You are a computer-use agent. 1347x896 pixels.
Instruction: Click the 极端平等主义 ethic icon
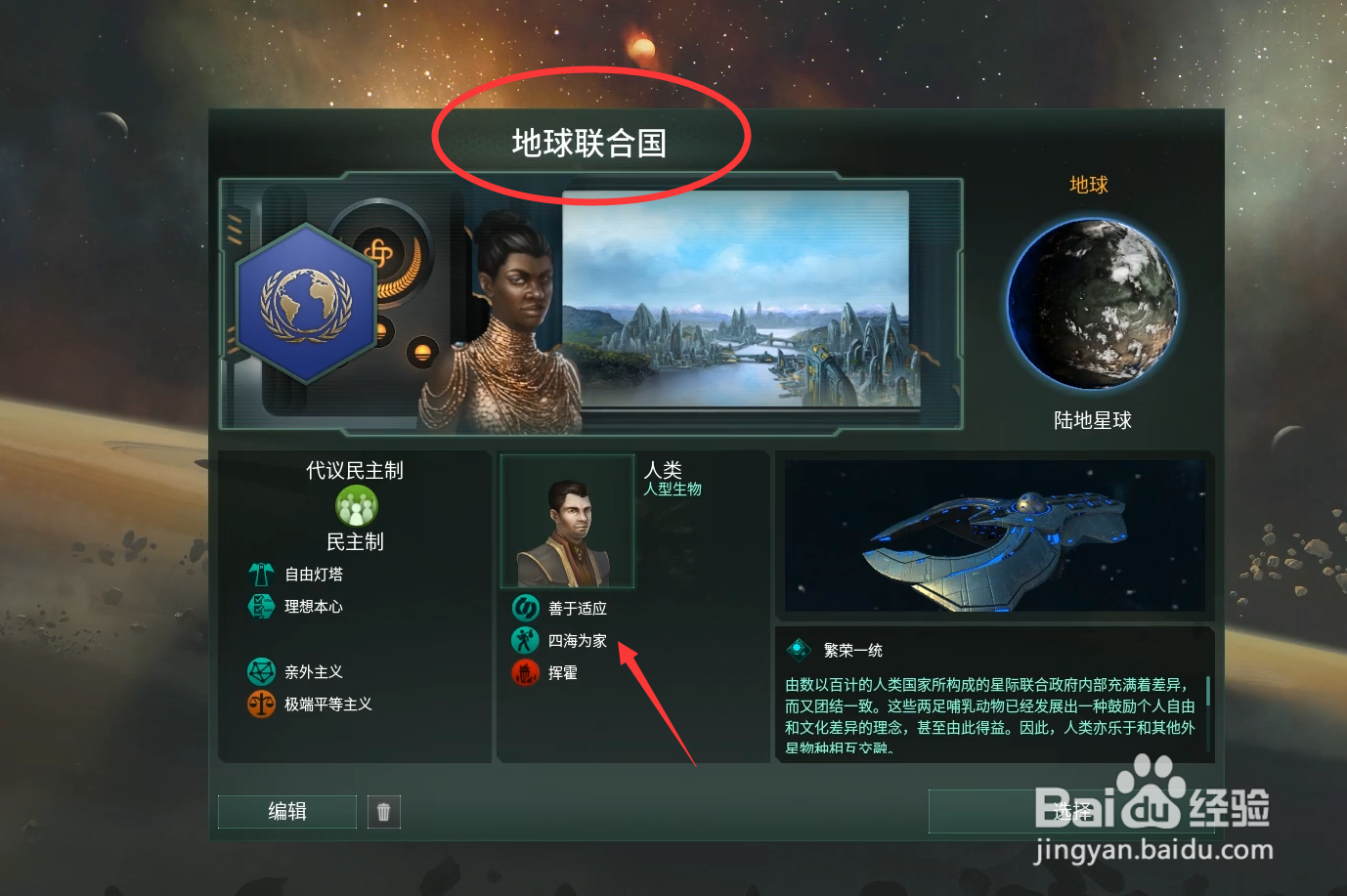tap(261, 704)
